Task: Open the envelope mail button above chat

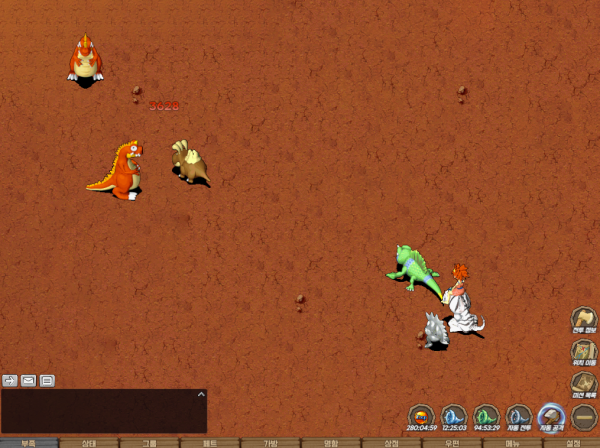Action: point(28,380)
